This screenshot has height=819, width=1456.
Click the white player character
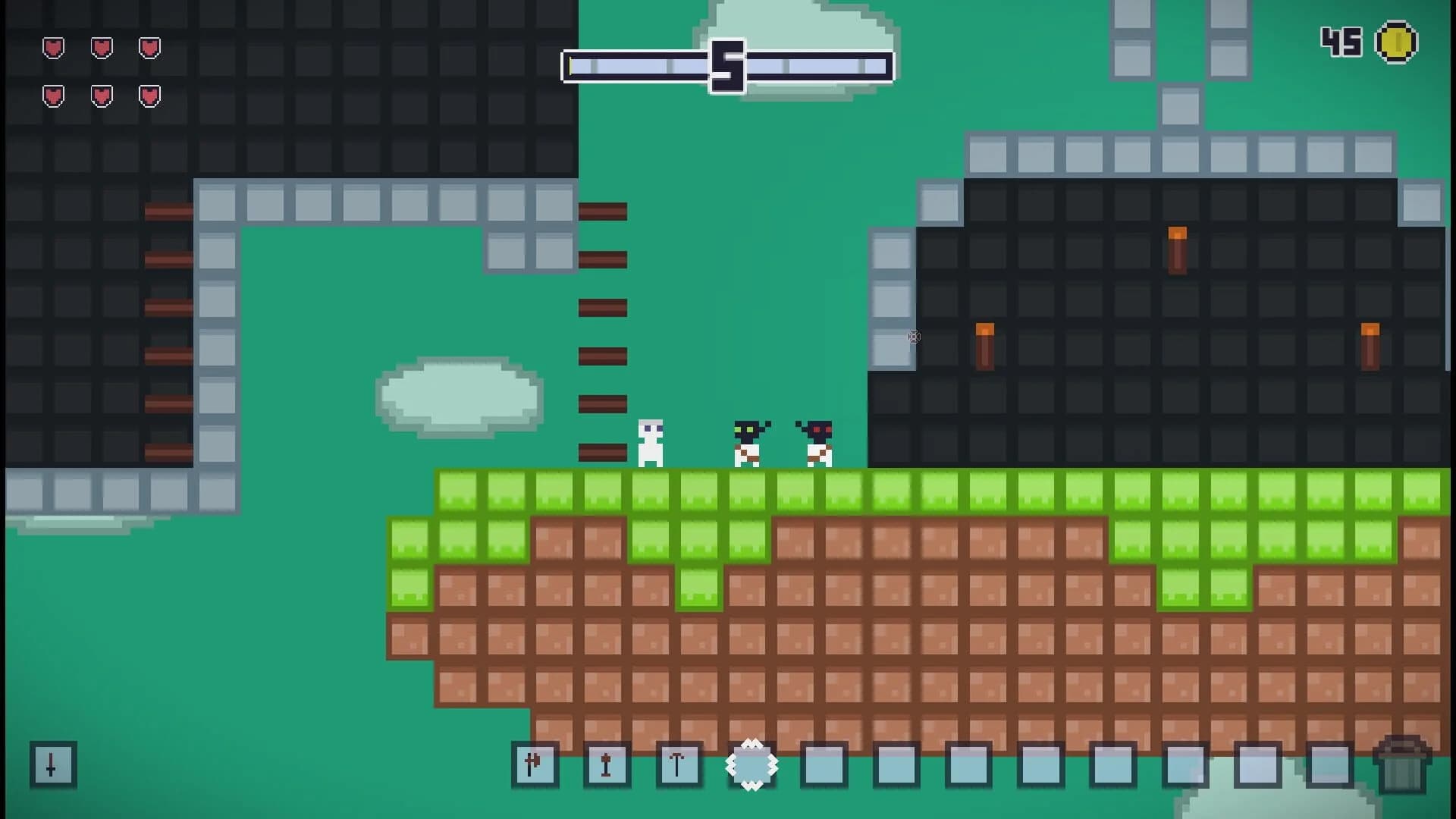(651, 444)
